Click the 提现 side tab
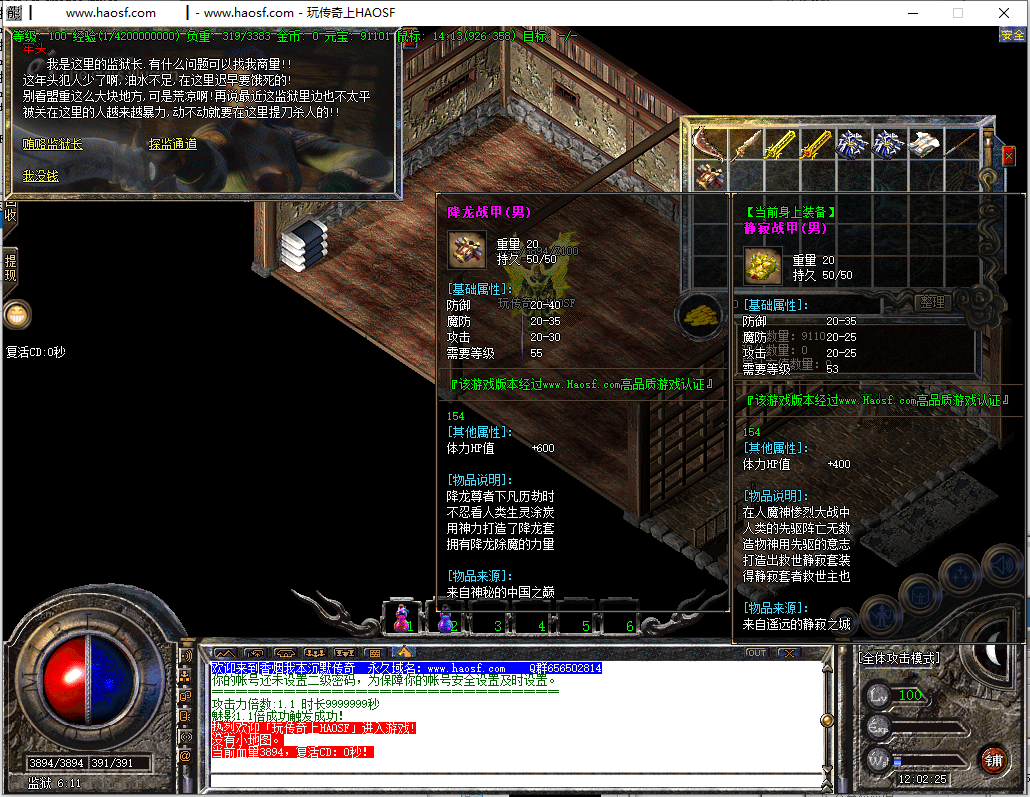1030x797 pixels. coord(10,269)
